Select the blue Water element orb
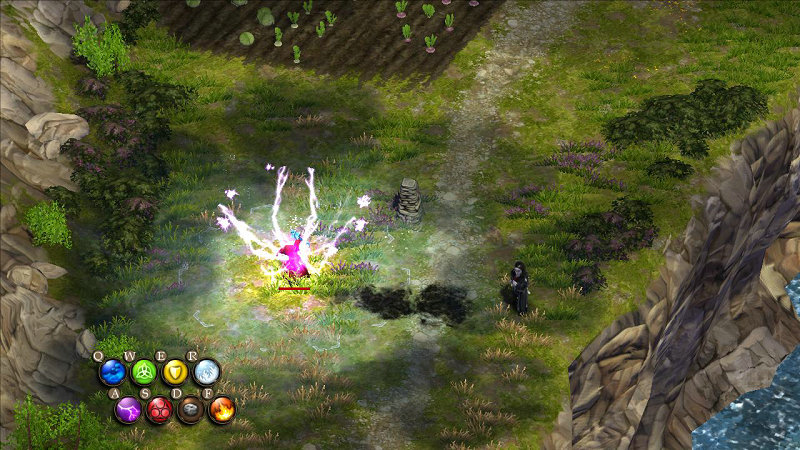This screenshot has height=450, width=800. pyautogui.click(x=112, y=373)
